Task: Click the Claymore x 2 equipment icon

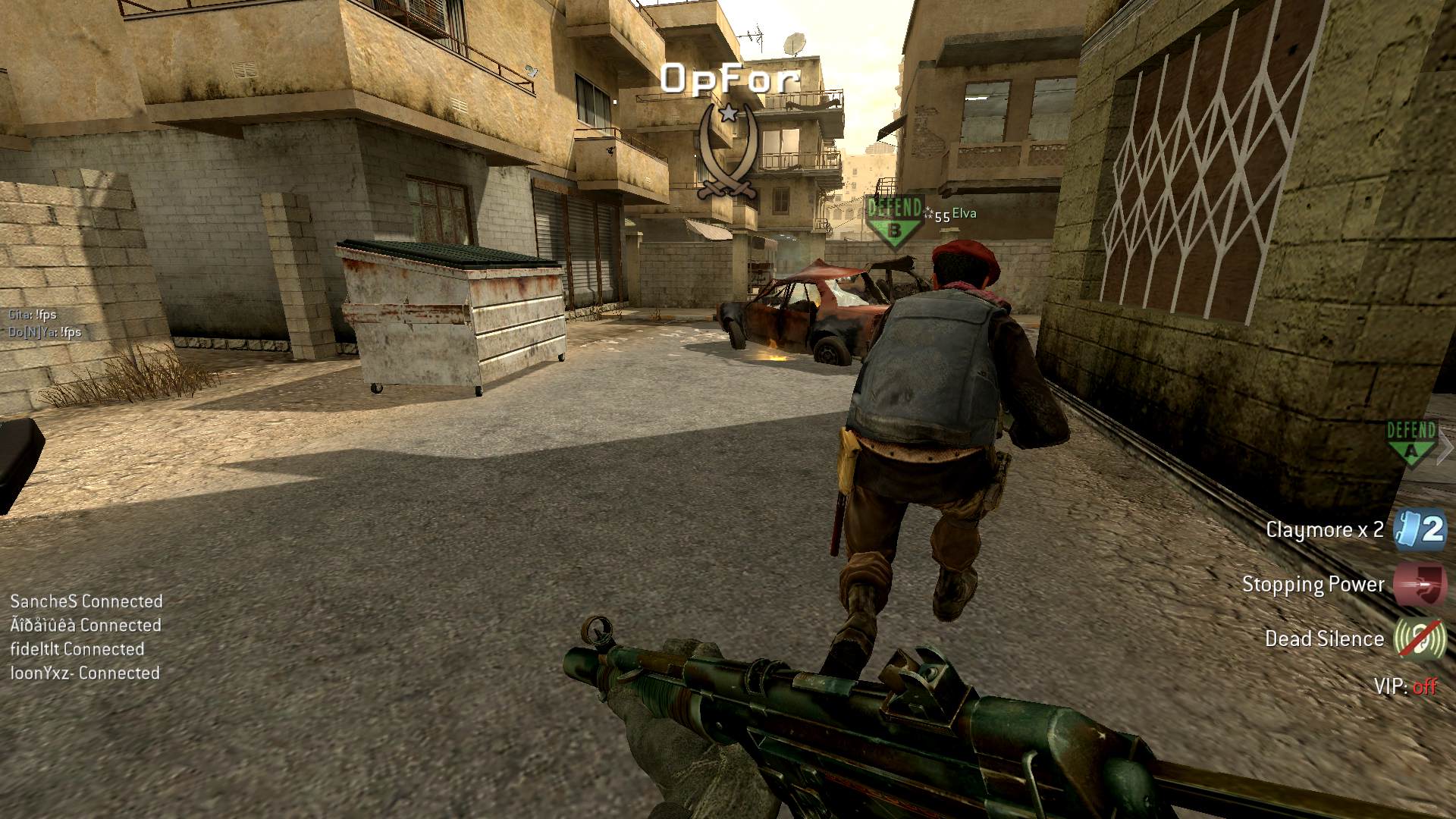Action: pyautogui.click(x=1420, y=529)
